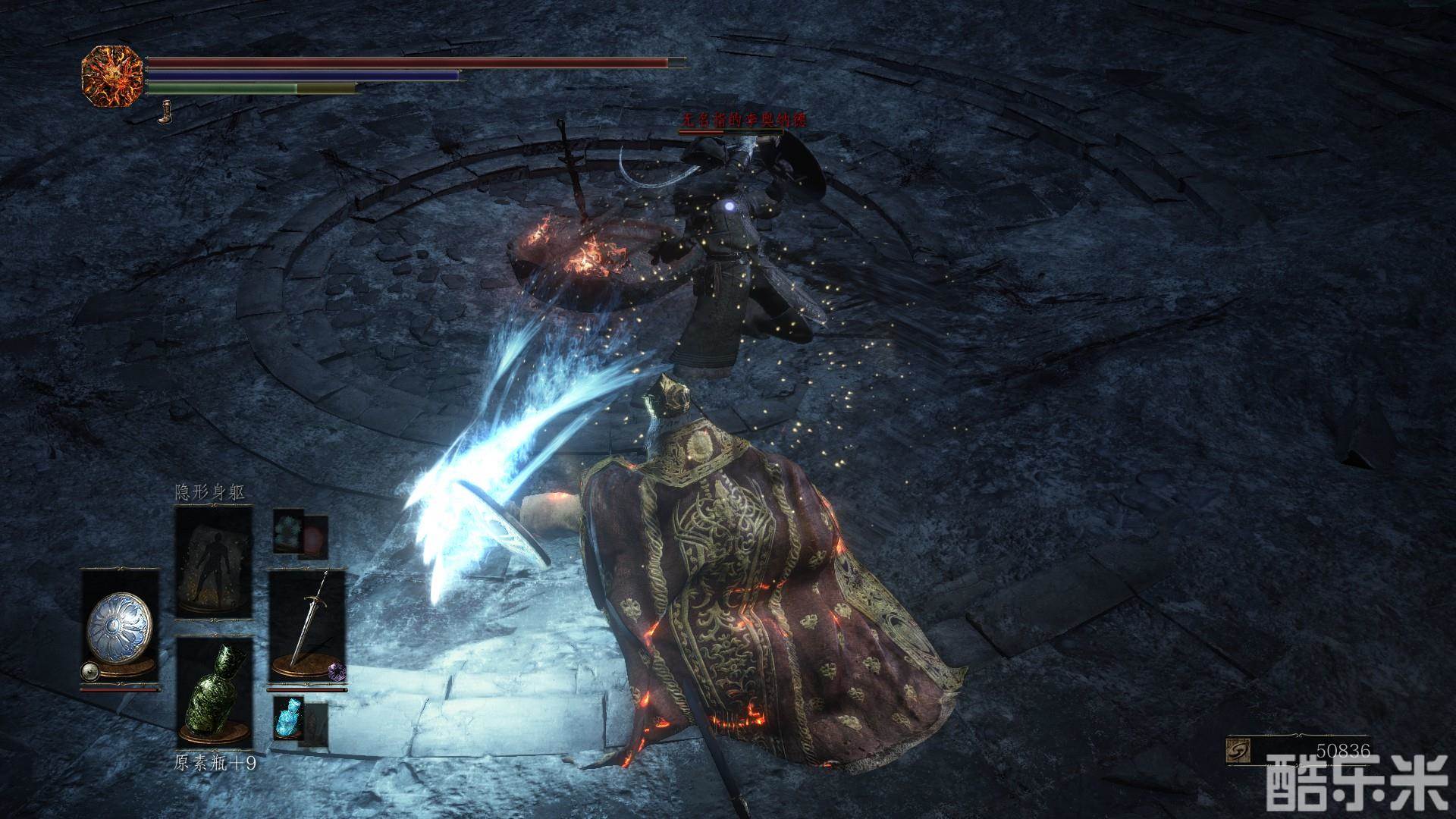
Task: Click the ember emblem beside the health bar
Action: [112, 76]
